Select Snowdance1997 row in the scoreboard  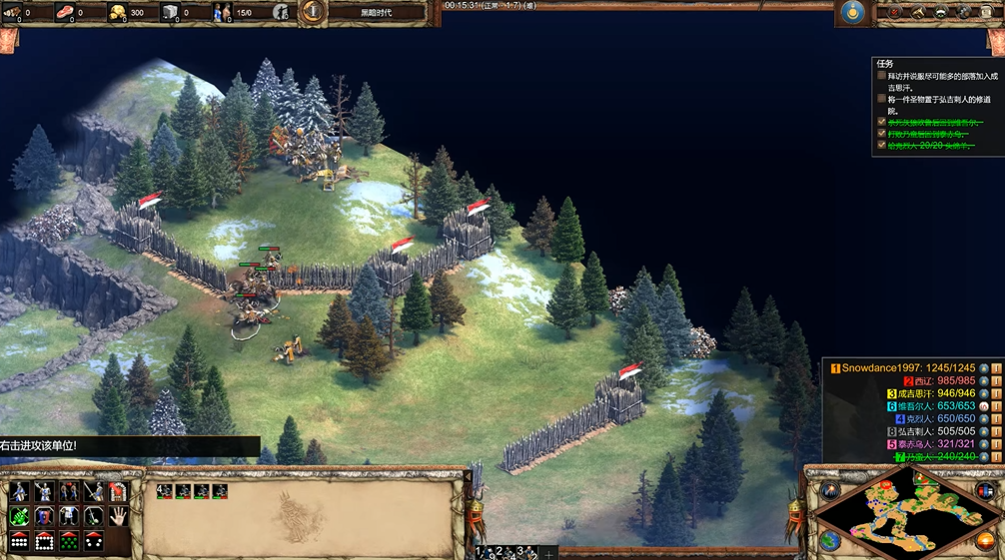[901, 368]
